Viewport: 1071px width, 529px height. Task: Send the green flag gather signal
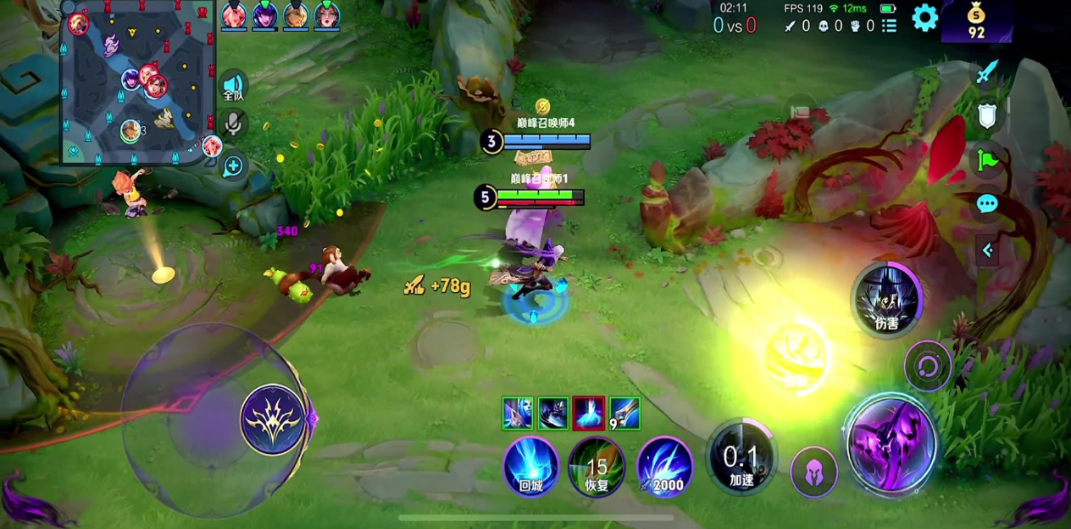(x=987, y=160)
